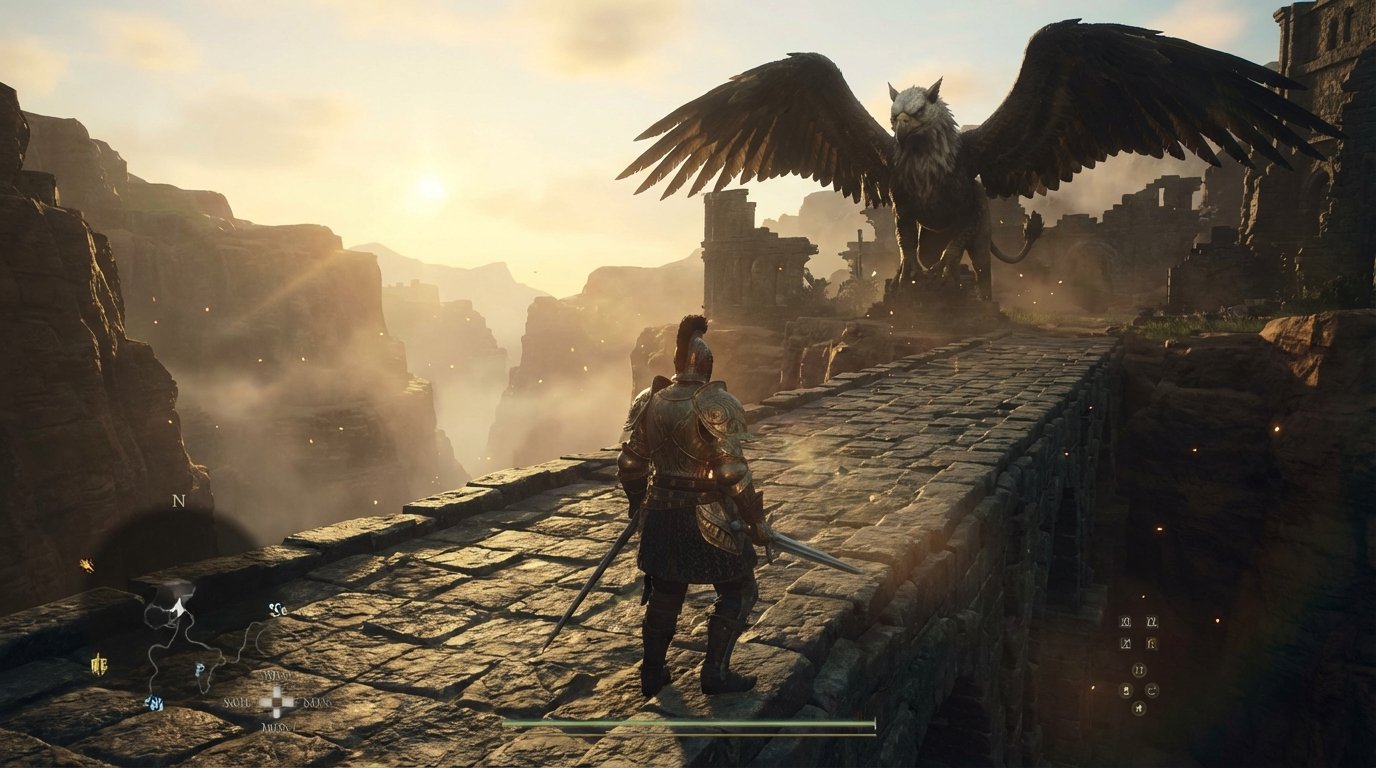Click the 'N' north indicator above the minimap
This screenshot has width=1376, height=768.
point(177,499)
